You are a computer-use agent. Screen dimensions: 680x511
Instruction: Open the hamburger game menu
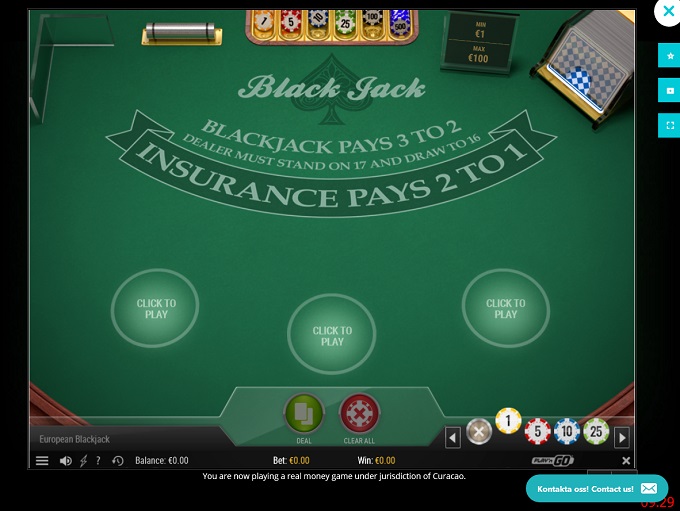click(42, 461)
